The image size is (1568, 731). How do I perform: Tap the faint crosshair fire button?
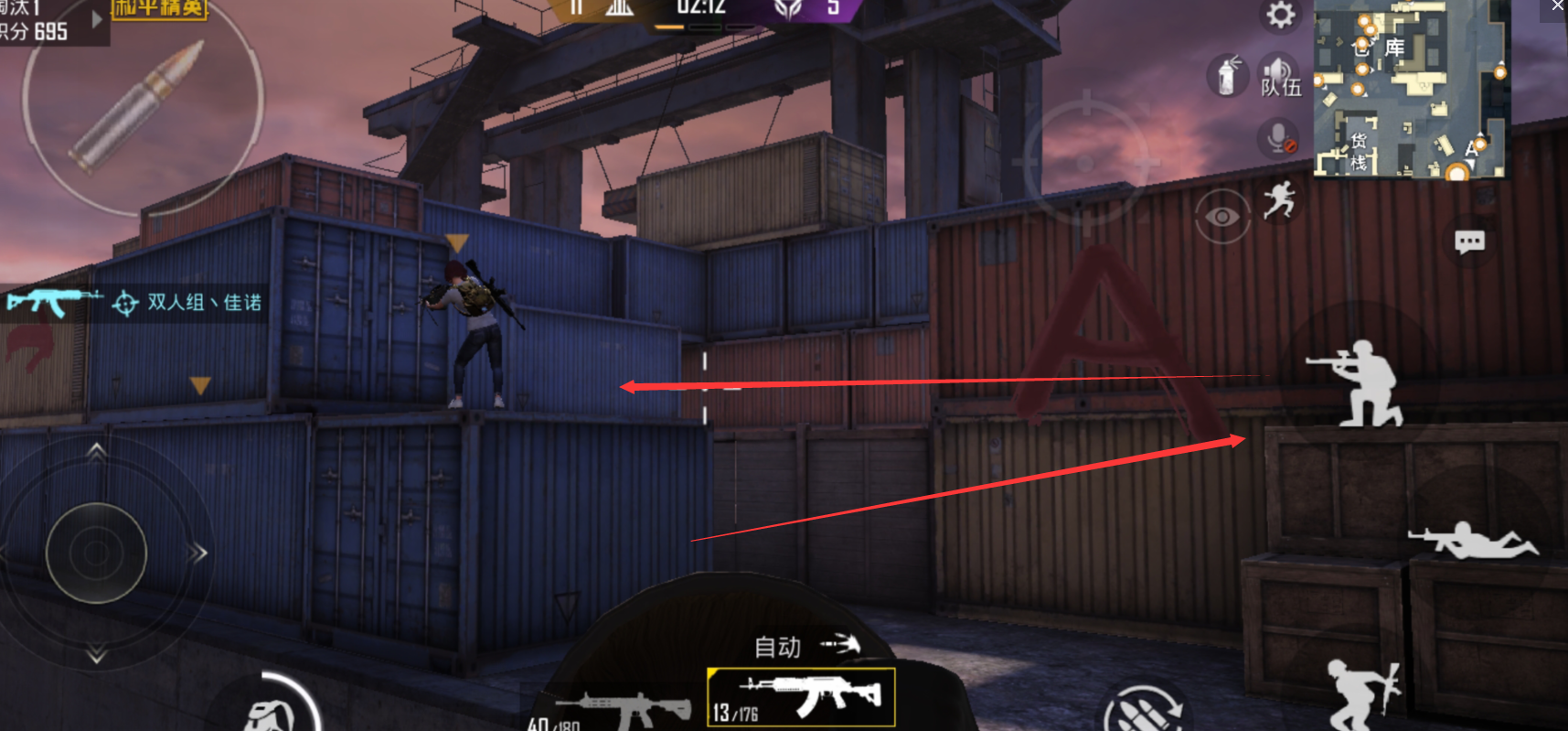pos(1086,162)
